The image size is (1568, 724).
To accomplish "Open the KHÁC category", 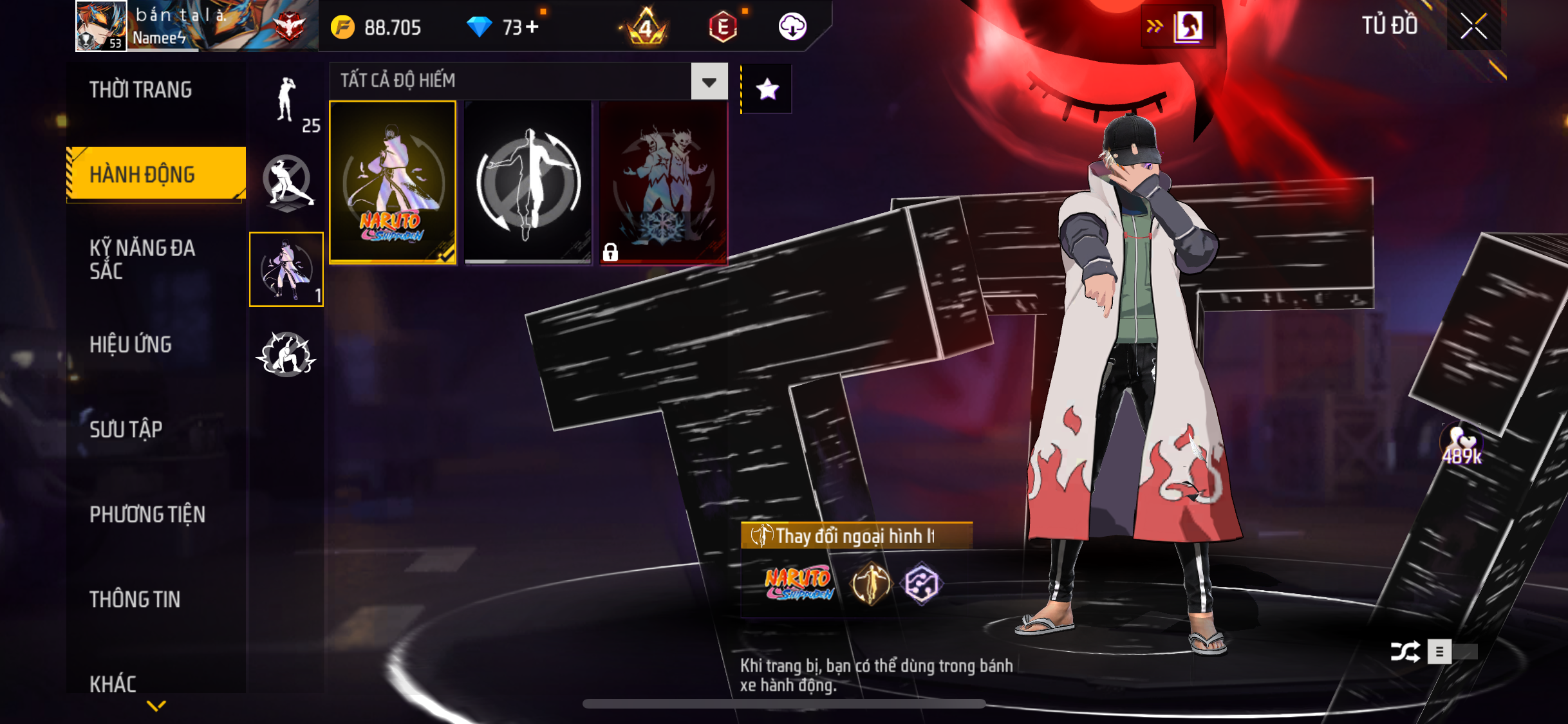I will (x=113, y=683).
